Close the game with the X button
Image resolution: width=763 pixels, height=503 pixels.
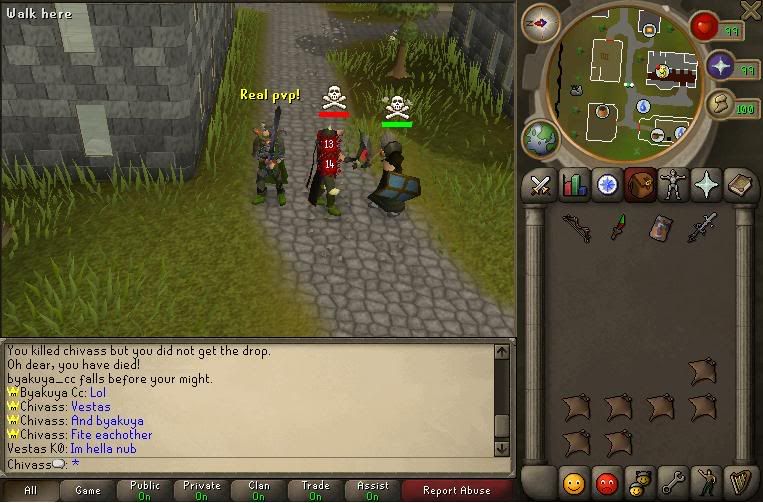tap(750, 10)
